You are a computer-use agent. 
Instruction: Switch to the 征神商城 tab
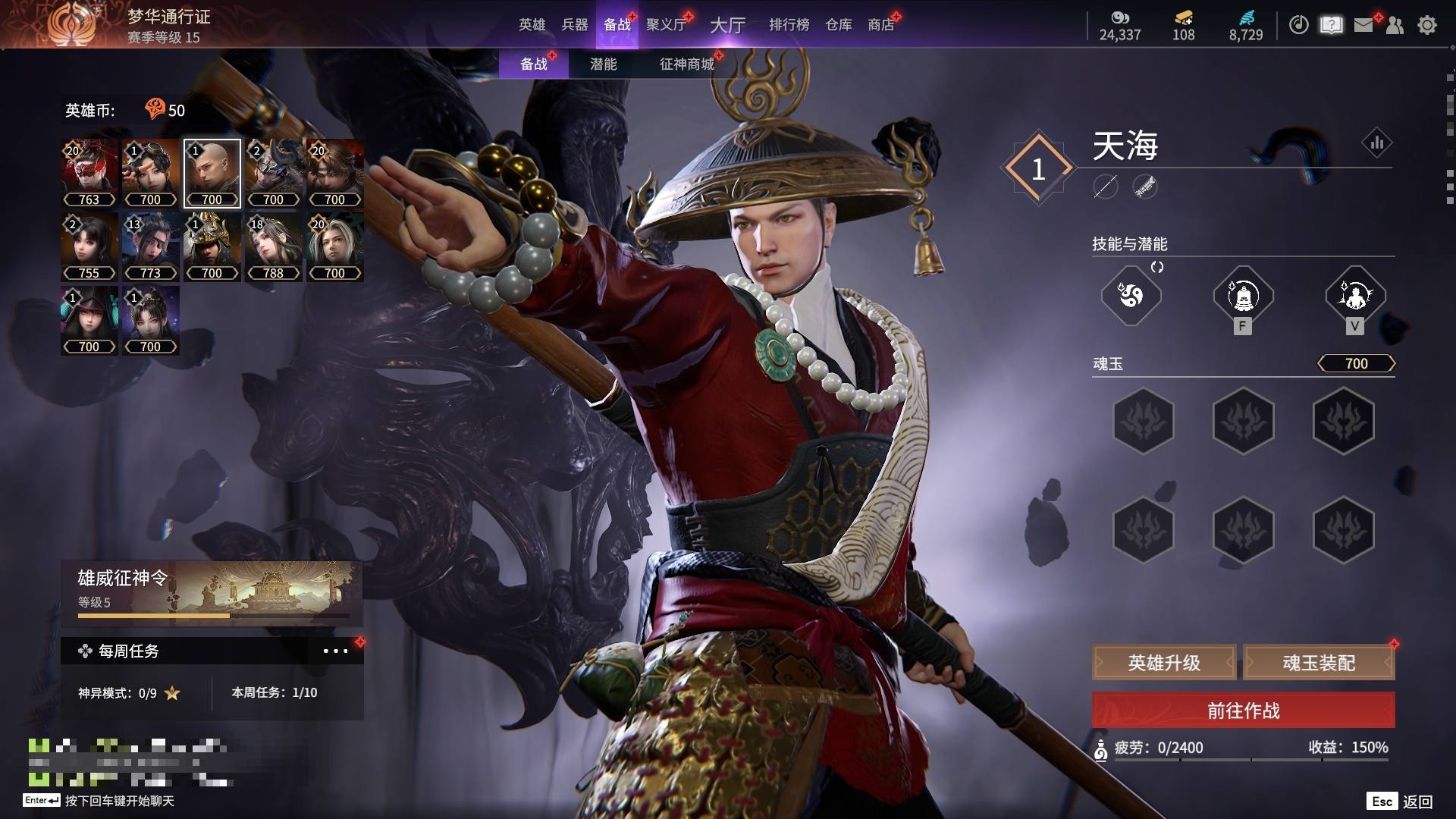[x=686, y=64]
